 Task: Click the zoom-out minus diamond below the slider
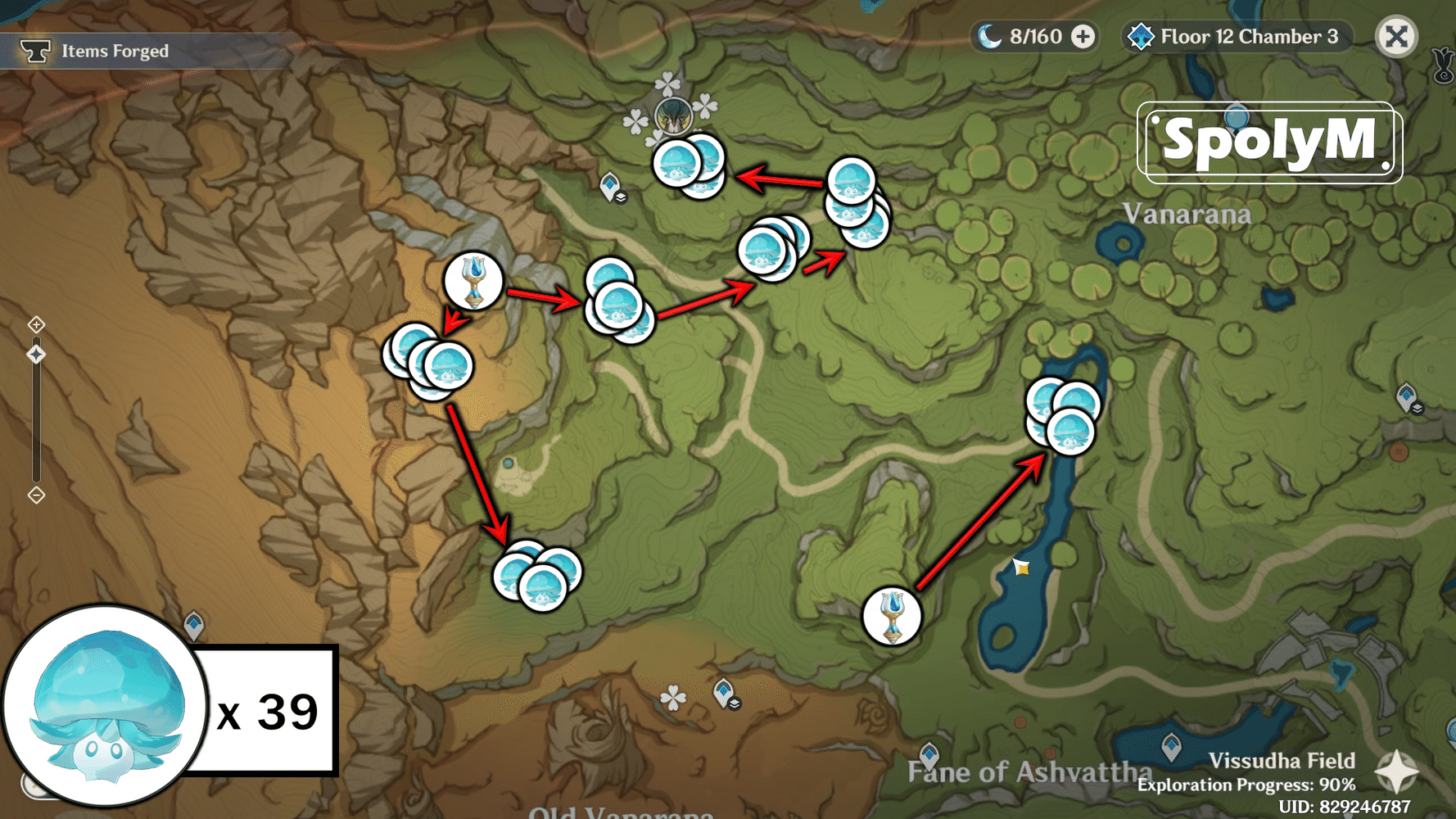click(36, 494)
